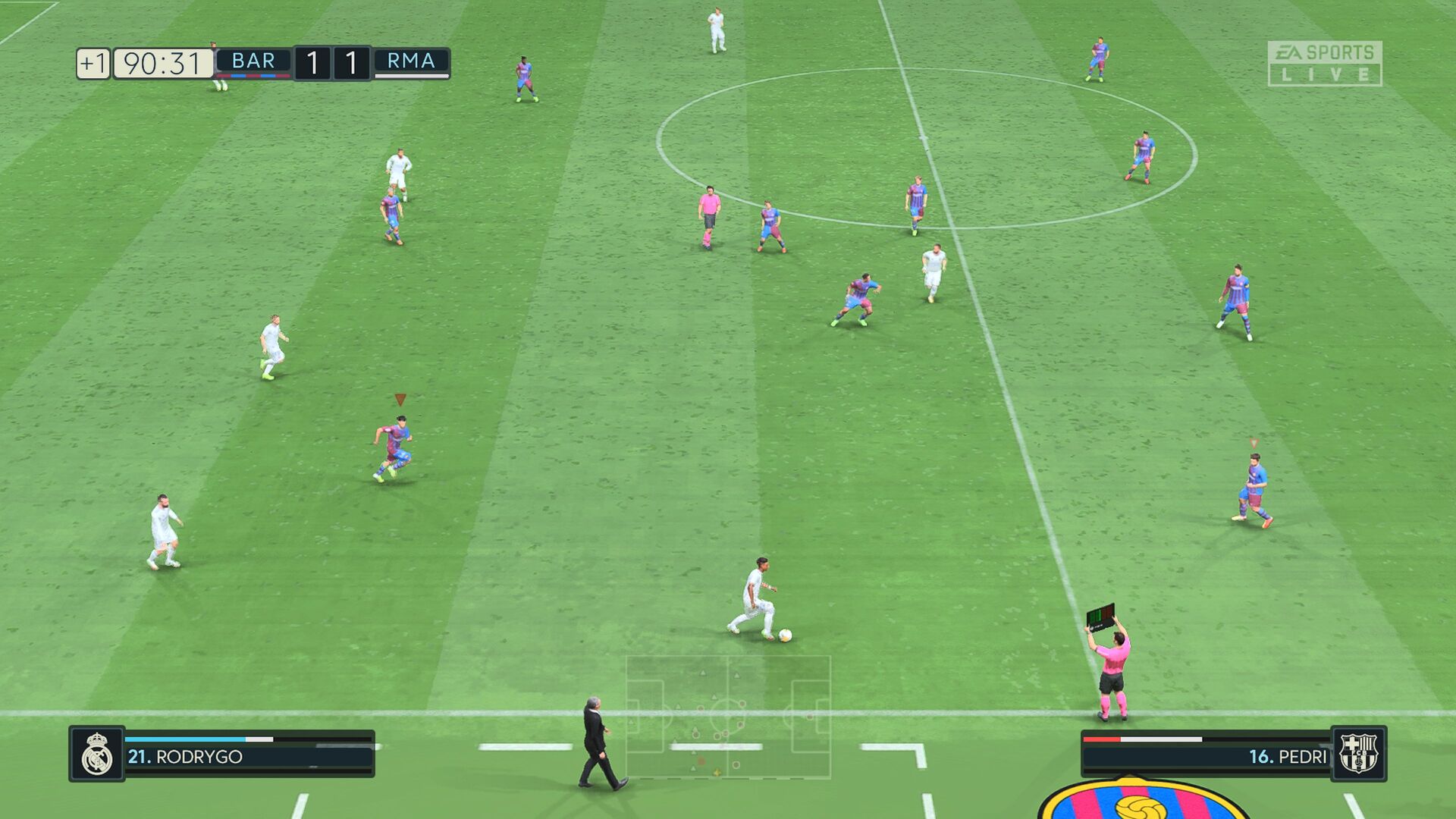
Task: Click the pitch radar minimap
Action: coord(728,717)
